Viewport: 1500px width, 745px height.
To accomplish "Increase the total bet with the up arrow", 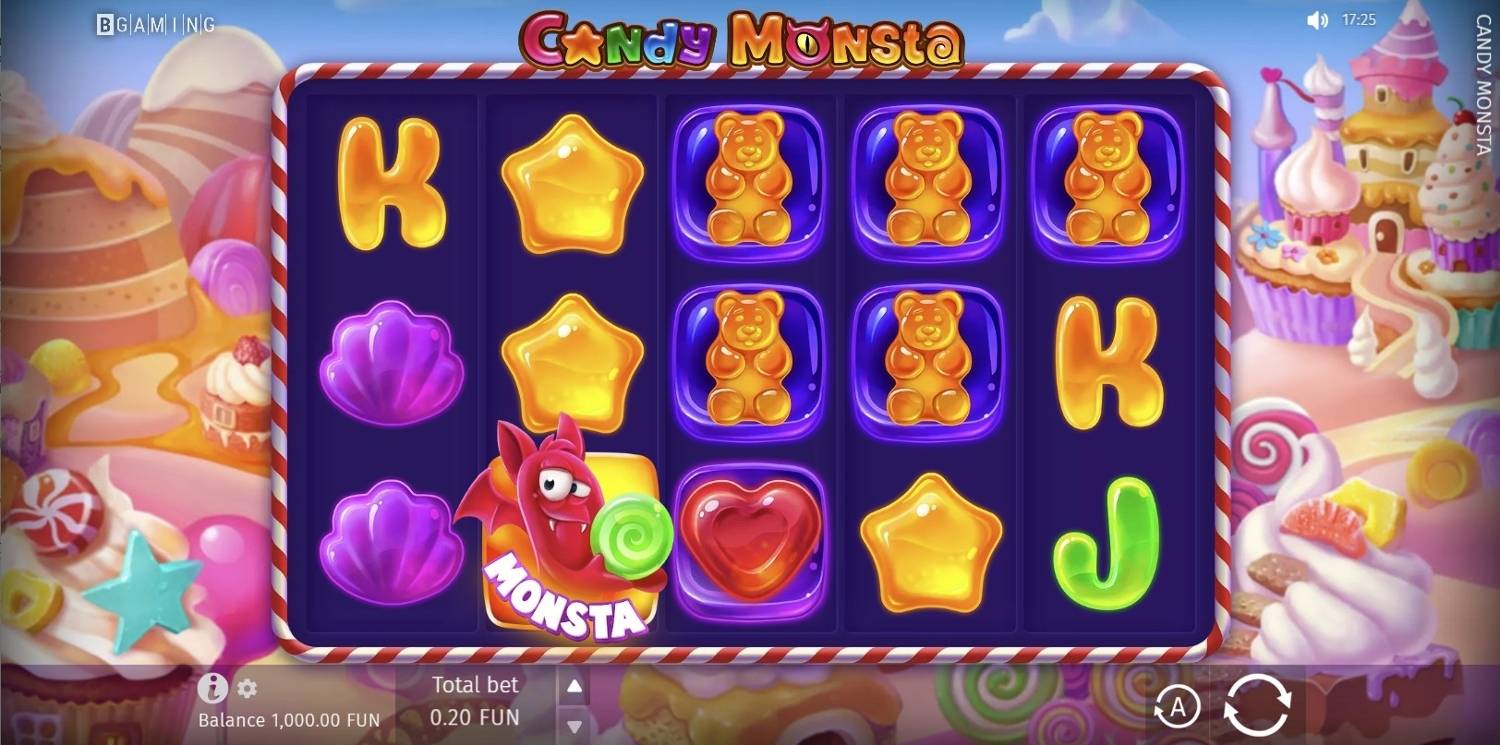I will tap(573, 685).
